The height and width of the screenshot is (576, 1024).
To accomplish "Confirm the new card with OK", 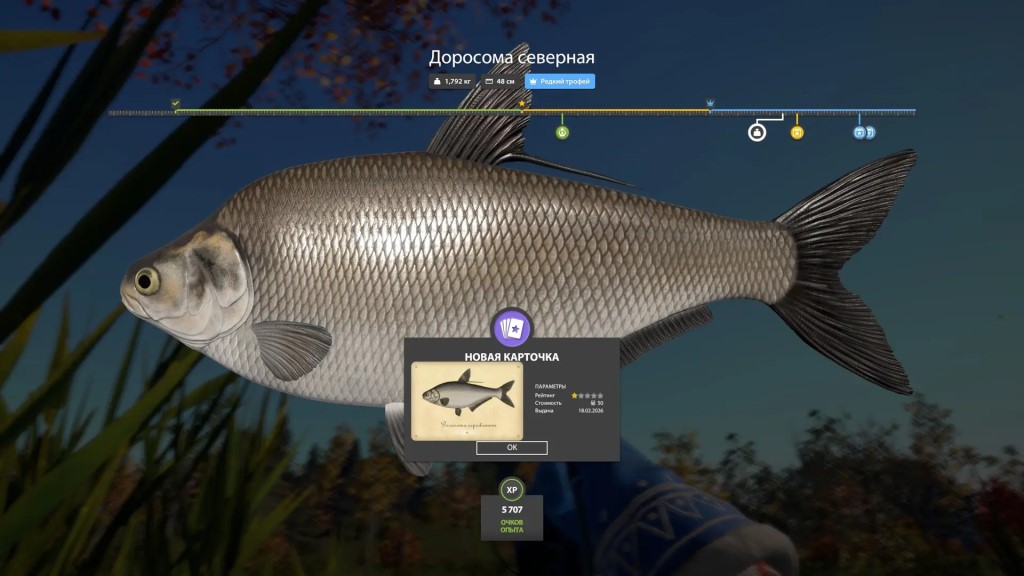I will tap(511, 448).
